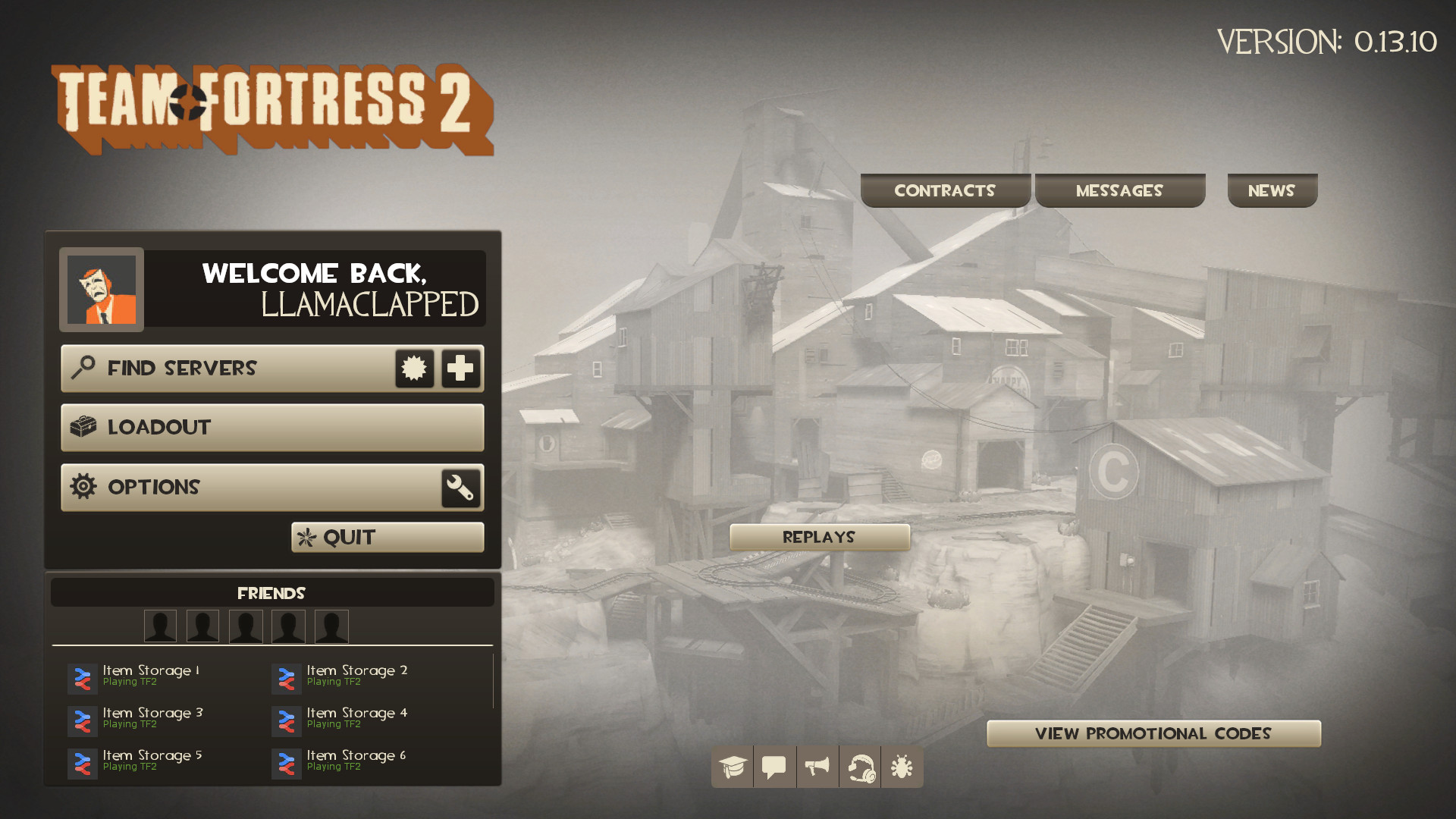Create a server with the plus icon
Screen dimensions: 1456x819
pos(461,369)
